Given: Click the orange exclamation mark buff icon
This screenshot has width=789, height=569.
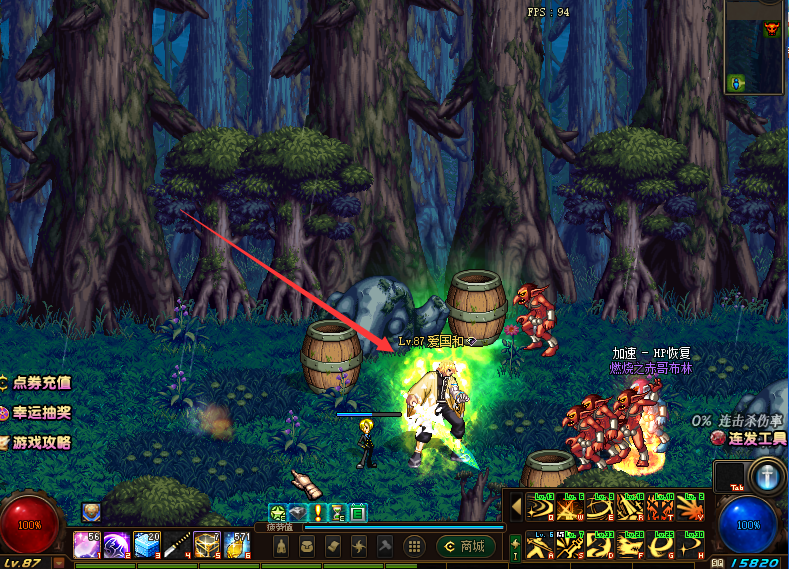Looking at the screenshot, I should [318, 513].
